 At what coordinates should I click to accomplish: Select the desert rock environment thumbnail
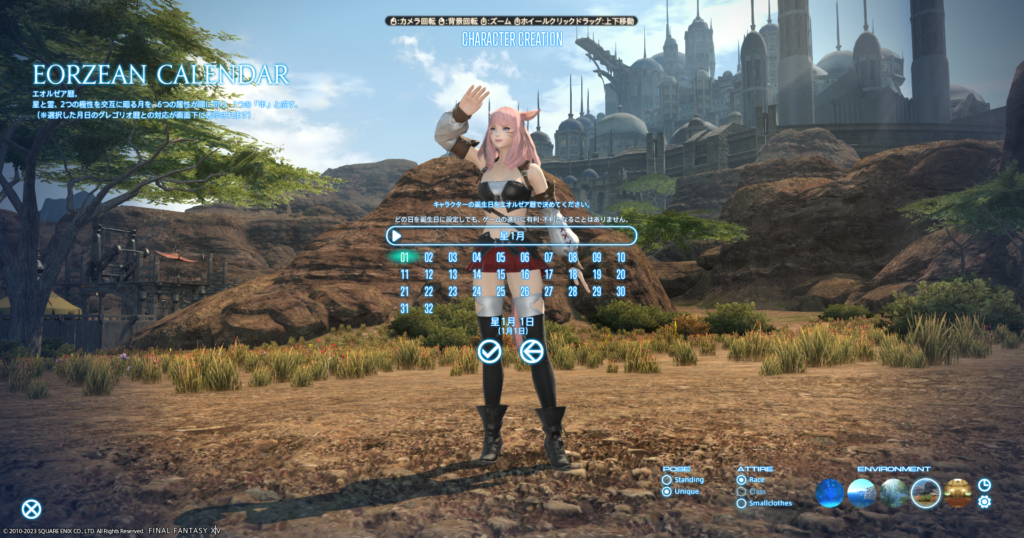pyautogui.click(x=926, y=493)
